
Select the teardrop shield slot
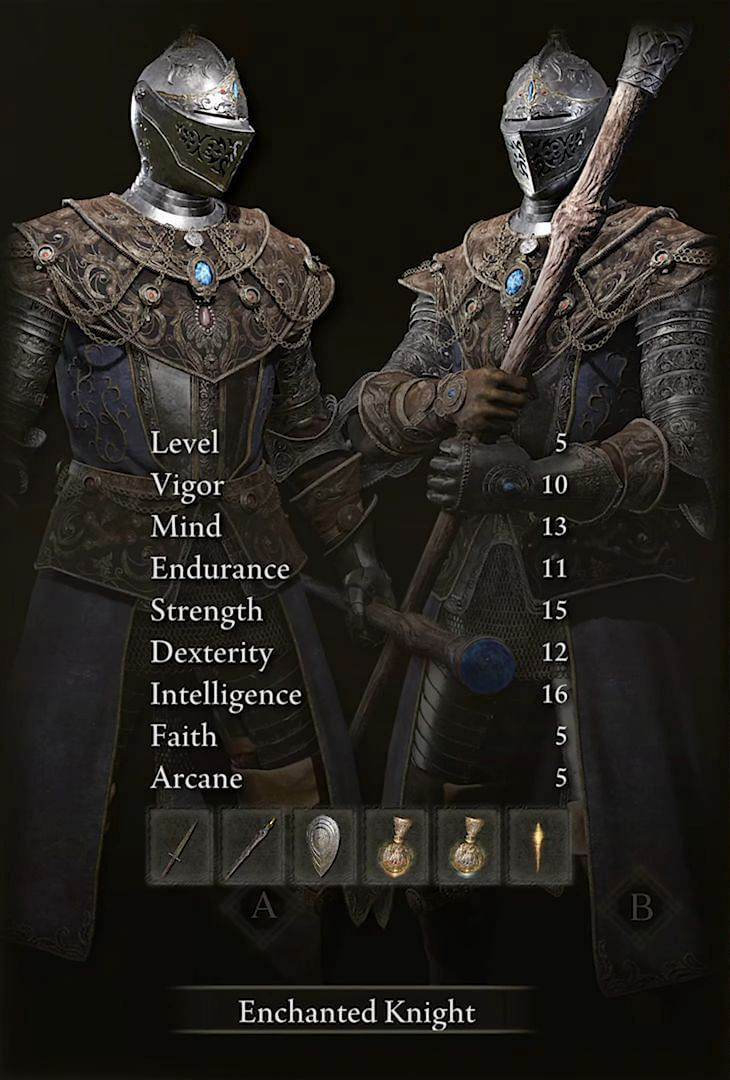324,846
